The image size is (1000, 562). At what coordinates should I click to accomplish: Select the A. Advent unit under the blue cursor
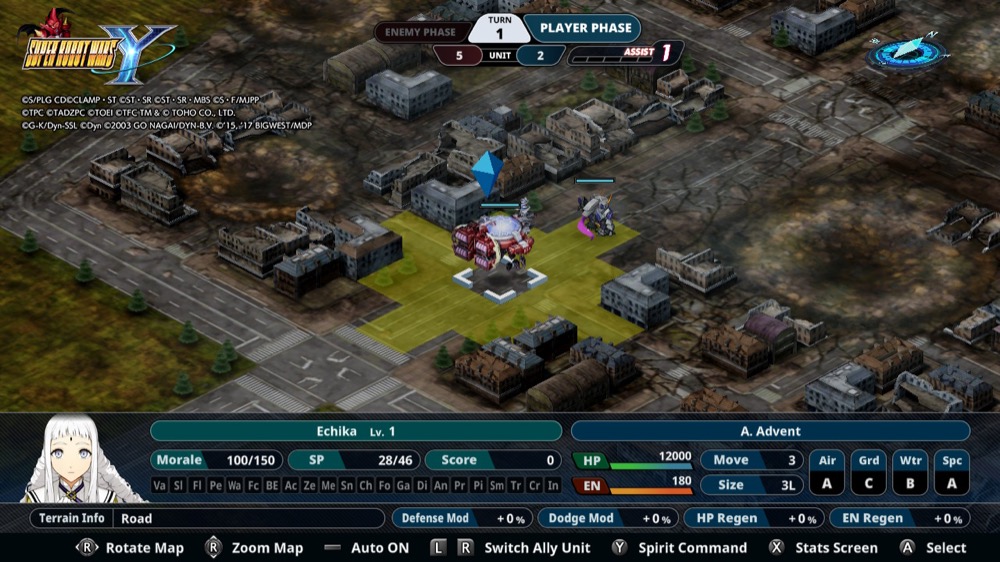point(491,247)
